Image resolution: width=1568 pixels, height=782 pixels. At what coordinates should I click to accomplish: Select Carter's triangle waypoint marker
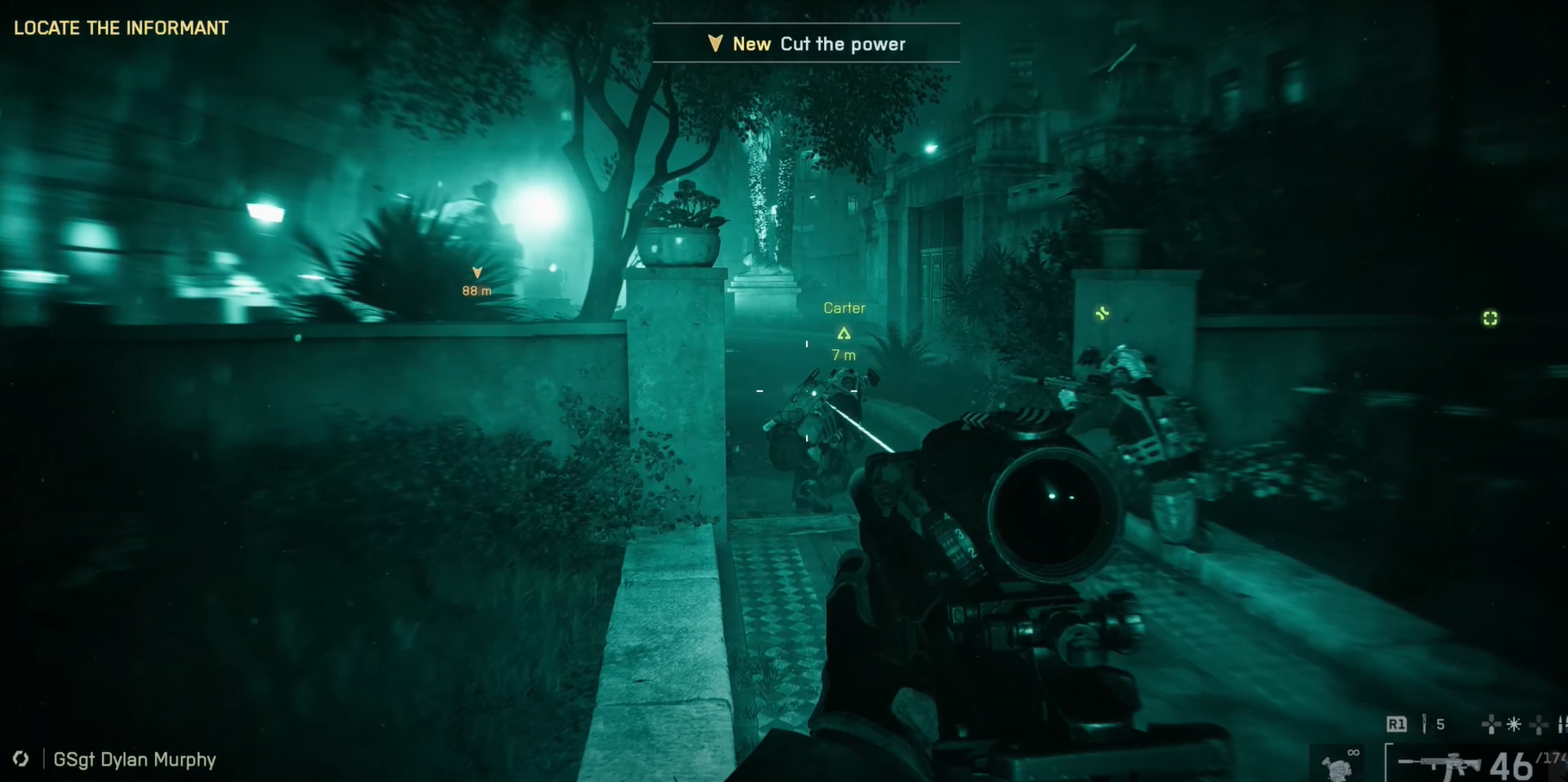(844, 332)
